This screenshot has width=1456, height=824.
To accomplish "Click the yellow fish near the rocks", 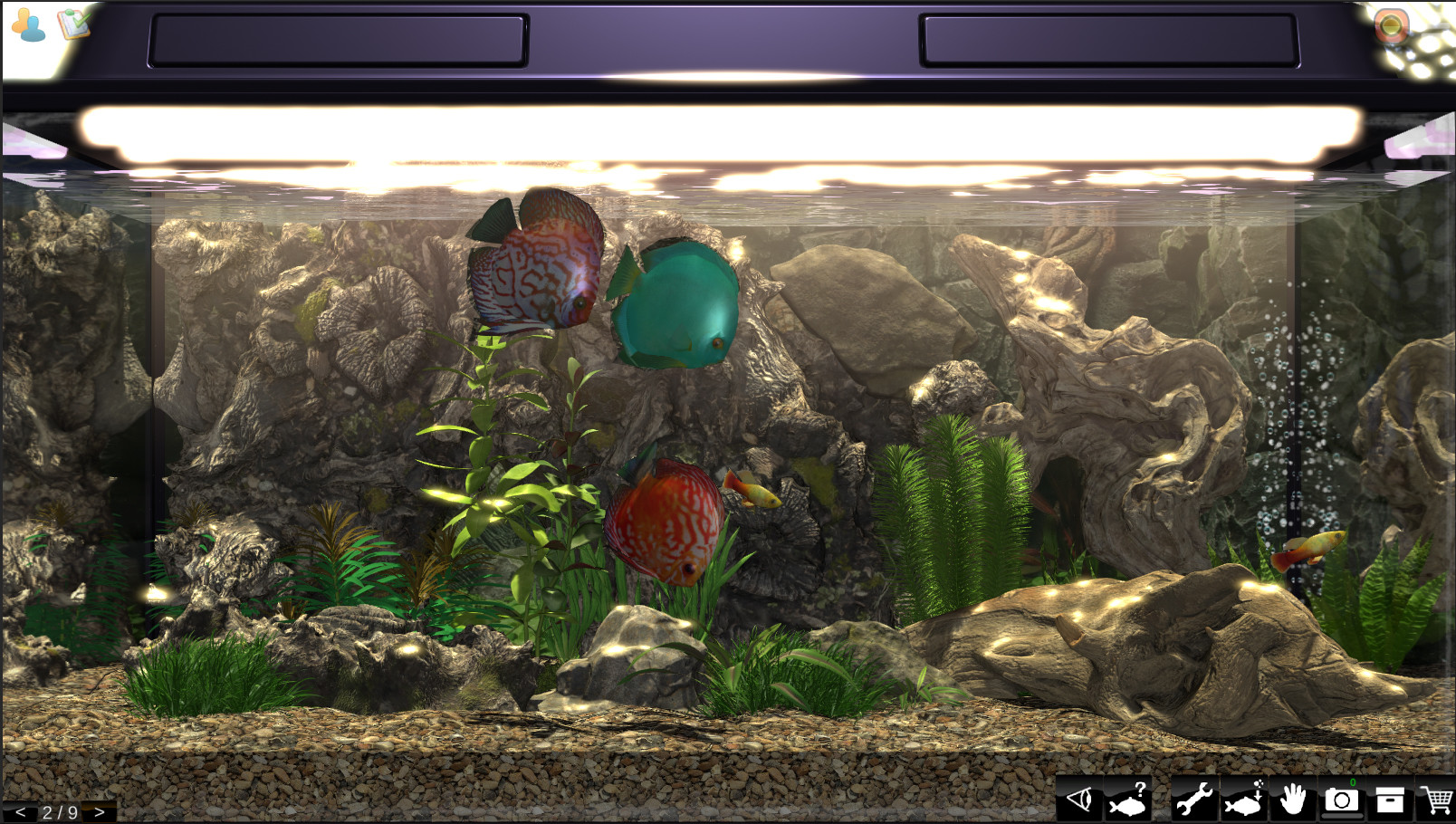I will point(759,493).
